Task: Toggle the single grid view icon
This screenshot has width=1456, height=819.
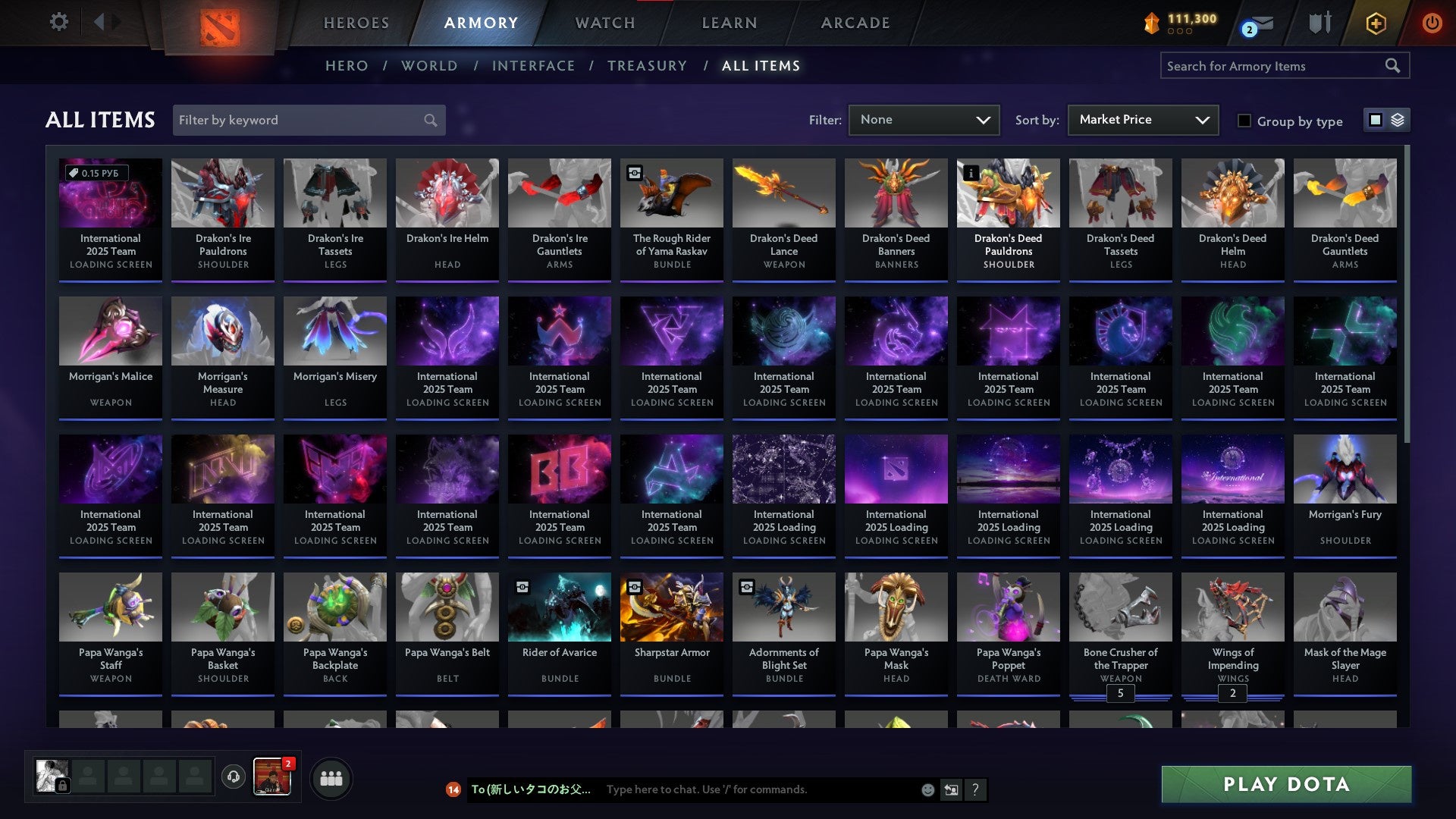Action: [x=1374, y=120]
